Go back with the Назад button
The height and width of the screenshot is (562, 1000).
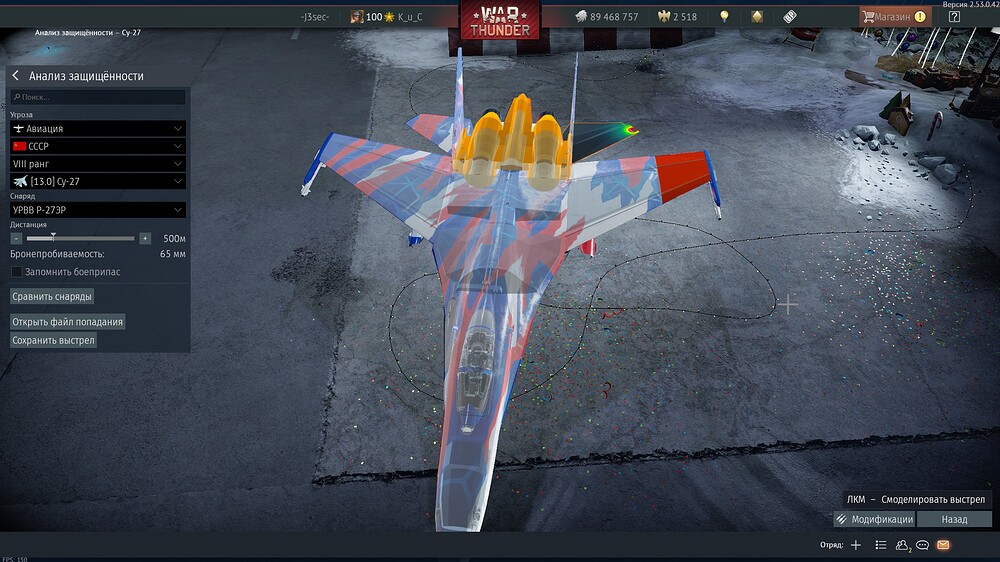954,519
